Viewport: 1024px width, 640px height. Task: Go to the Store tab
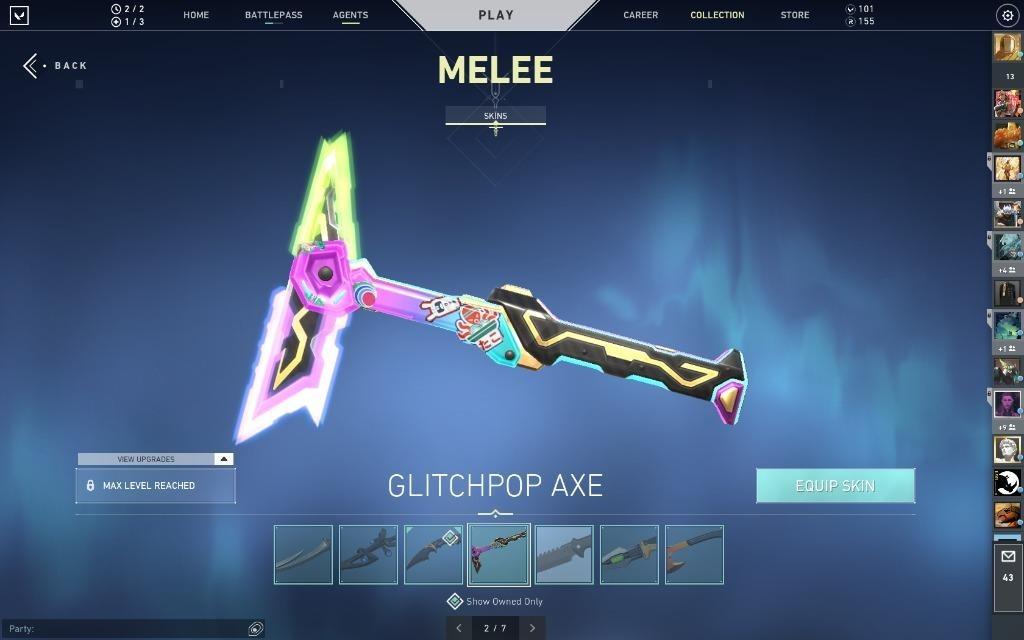(x=795, y=15)
